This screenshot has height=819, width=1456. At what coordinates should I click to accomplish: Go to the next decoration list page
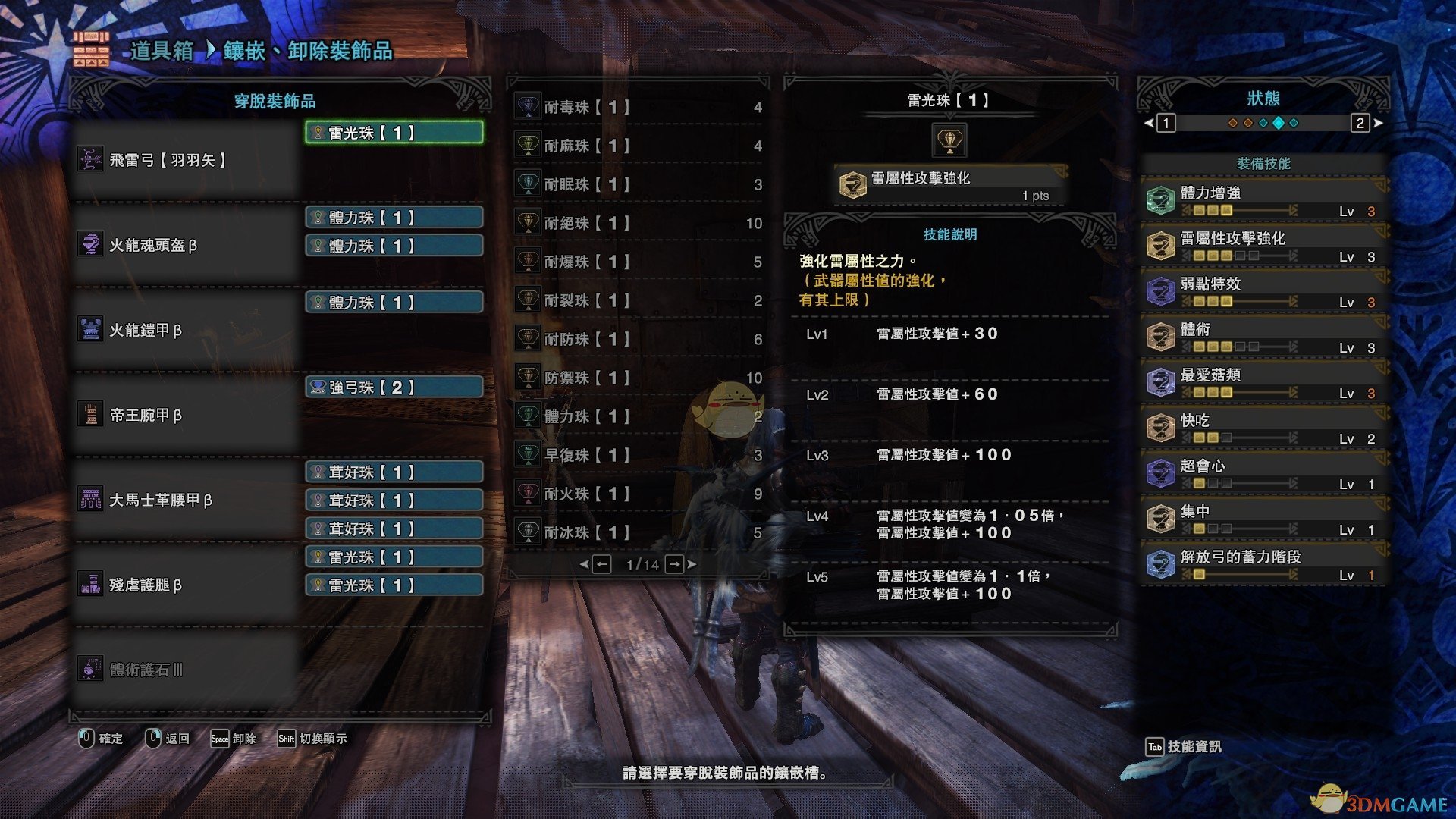(674, 564)
